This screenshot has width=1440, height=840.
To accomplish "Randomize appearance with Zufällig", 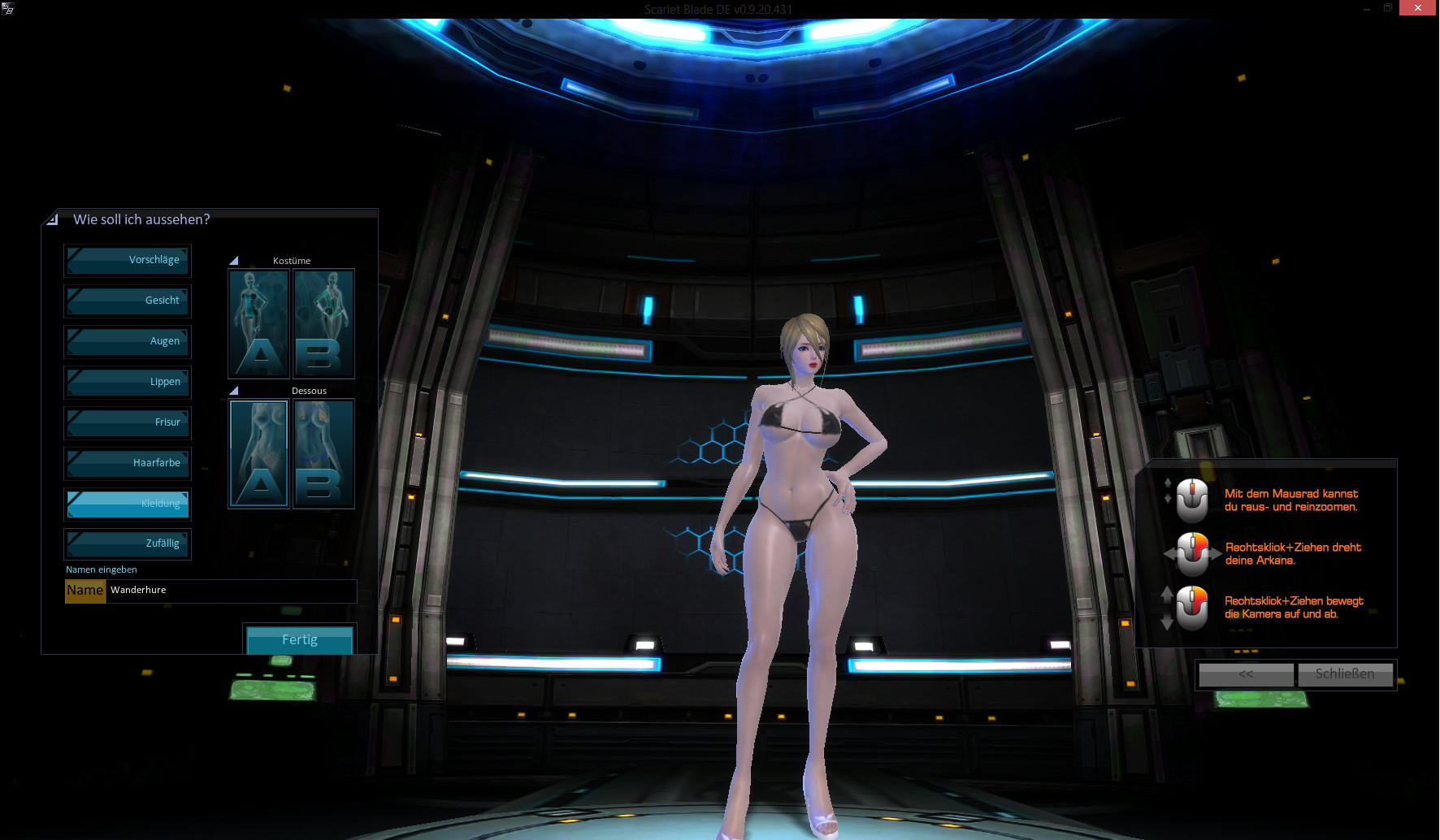I will [128, 544].
